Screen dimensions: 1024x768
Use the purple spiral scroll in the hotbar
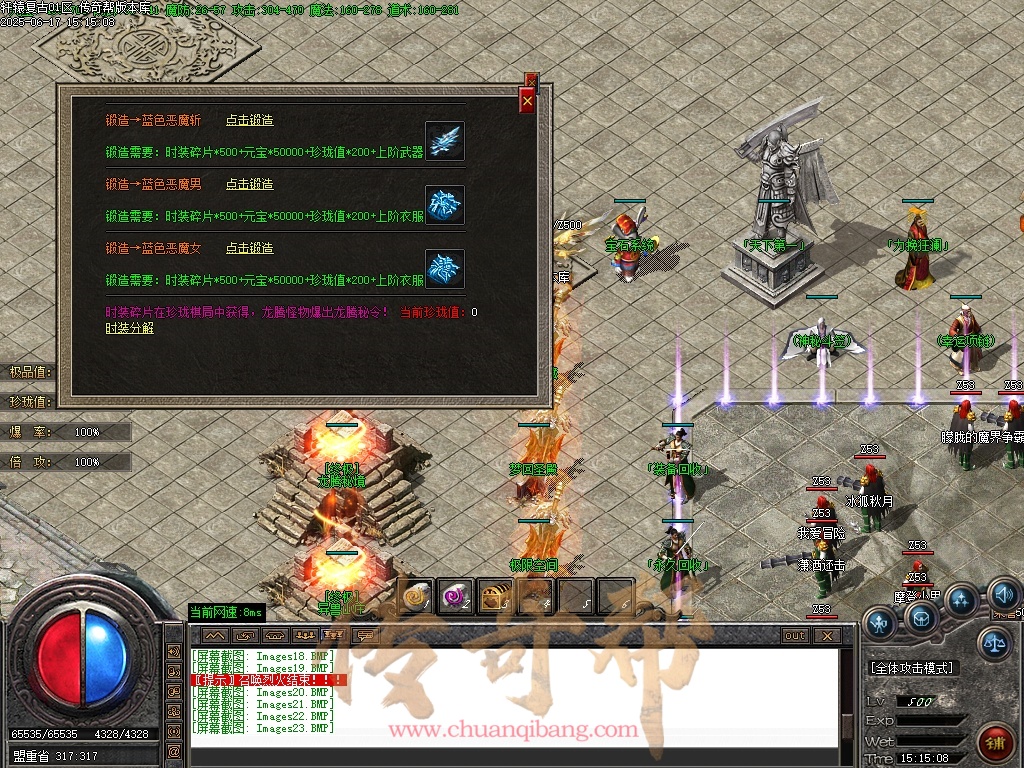coord(455,596)
